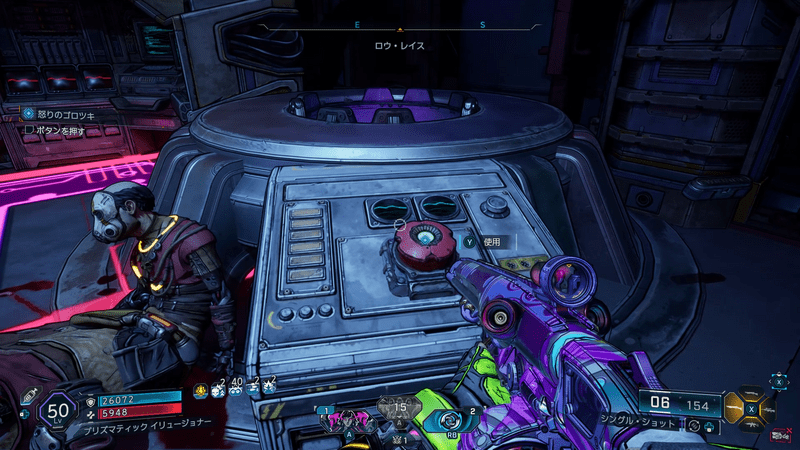Toggle the シングル・ショット fire mode icon

(x=696, y=426)
